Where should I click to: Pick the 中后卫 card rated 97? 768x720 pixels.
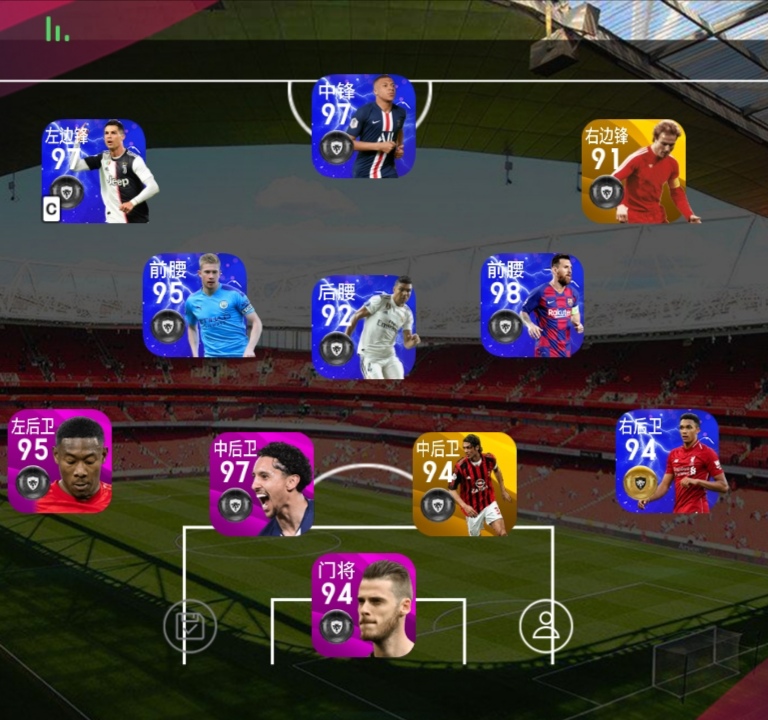261,484
